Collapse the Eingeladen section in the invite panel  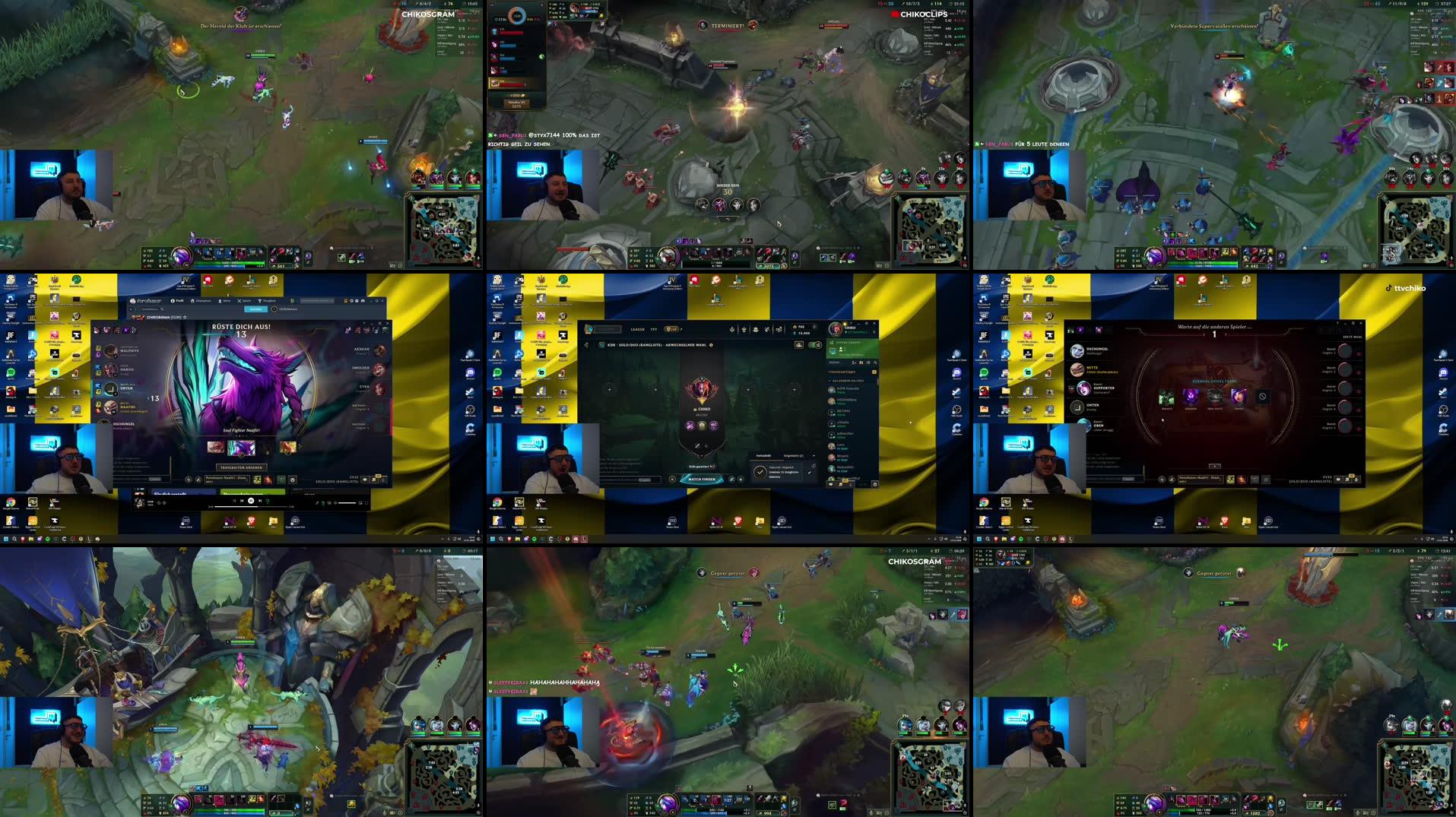813,455
